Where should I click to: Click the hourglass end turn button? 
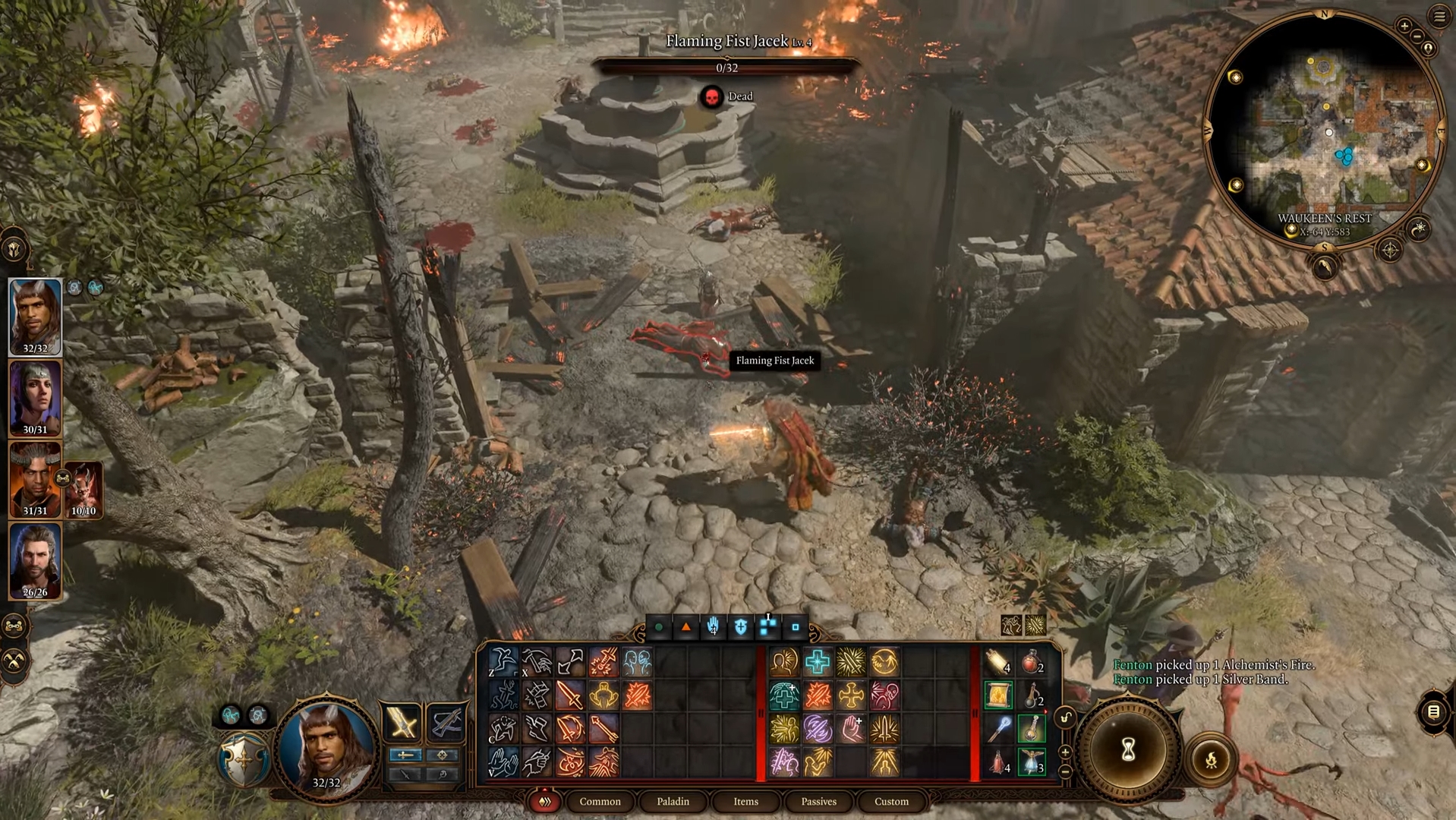pyautogui.click(x=1128, y=750)
